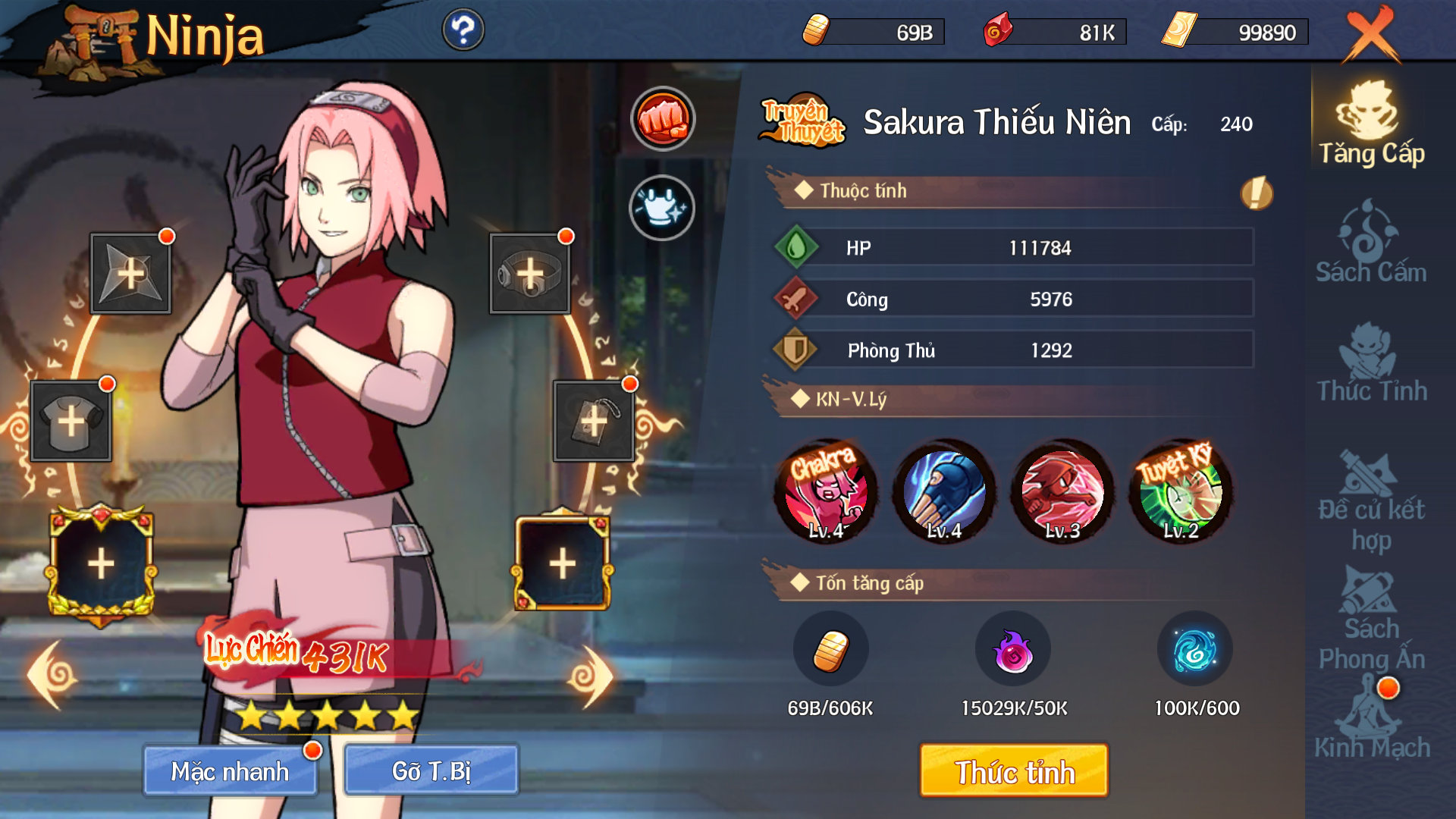Show attribute details via exclamation icon

pos(1256,193)
